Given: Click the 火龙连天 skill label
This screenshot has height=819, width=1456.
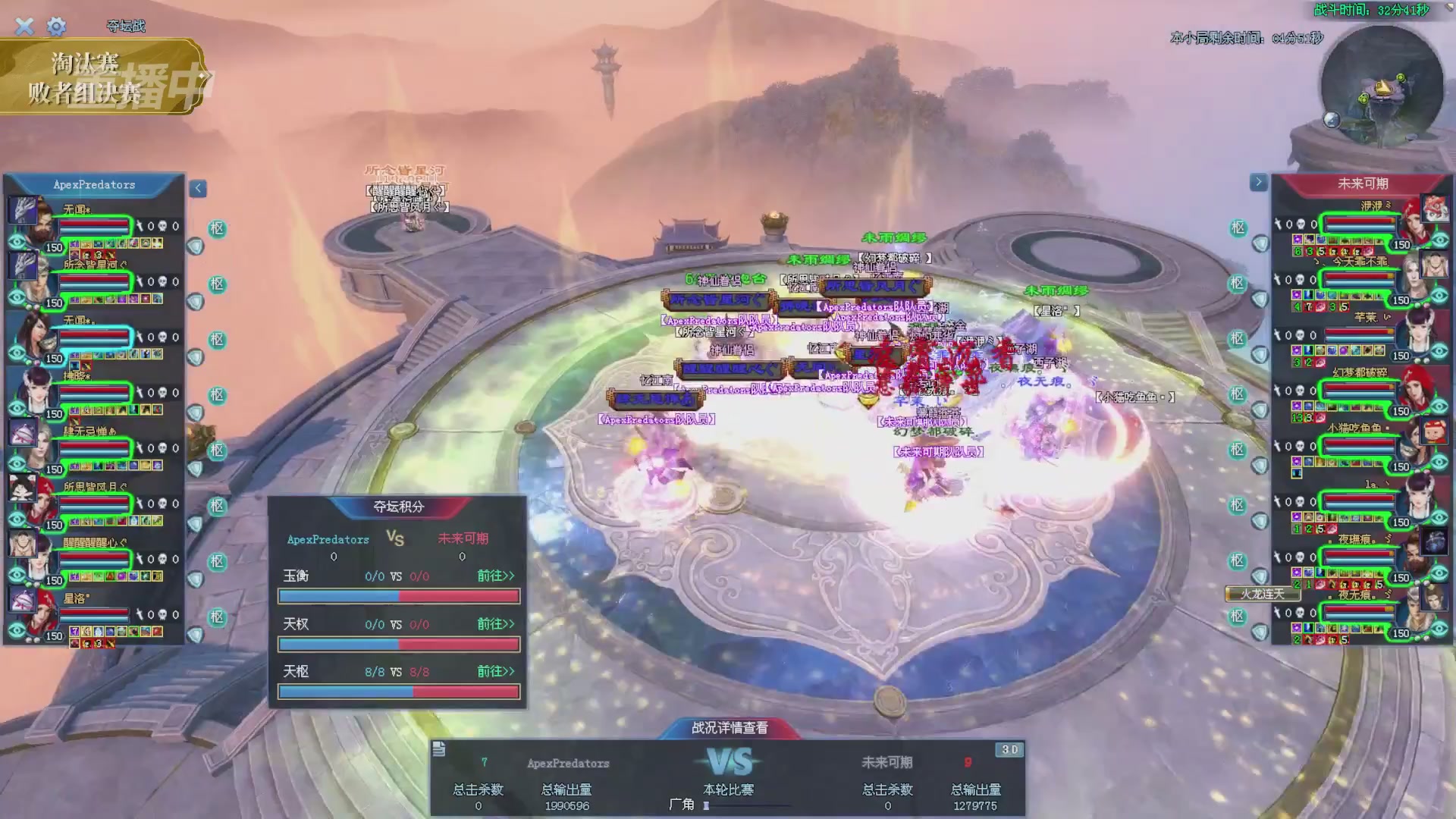Looking at the screenshot, I should point(1262,594).
